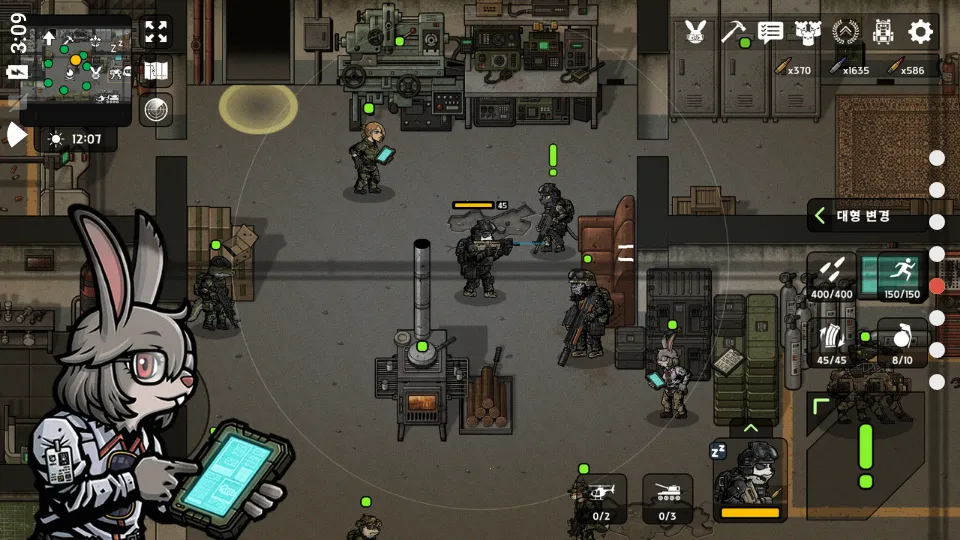Open the hammer build menu

pos(733,32)
